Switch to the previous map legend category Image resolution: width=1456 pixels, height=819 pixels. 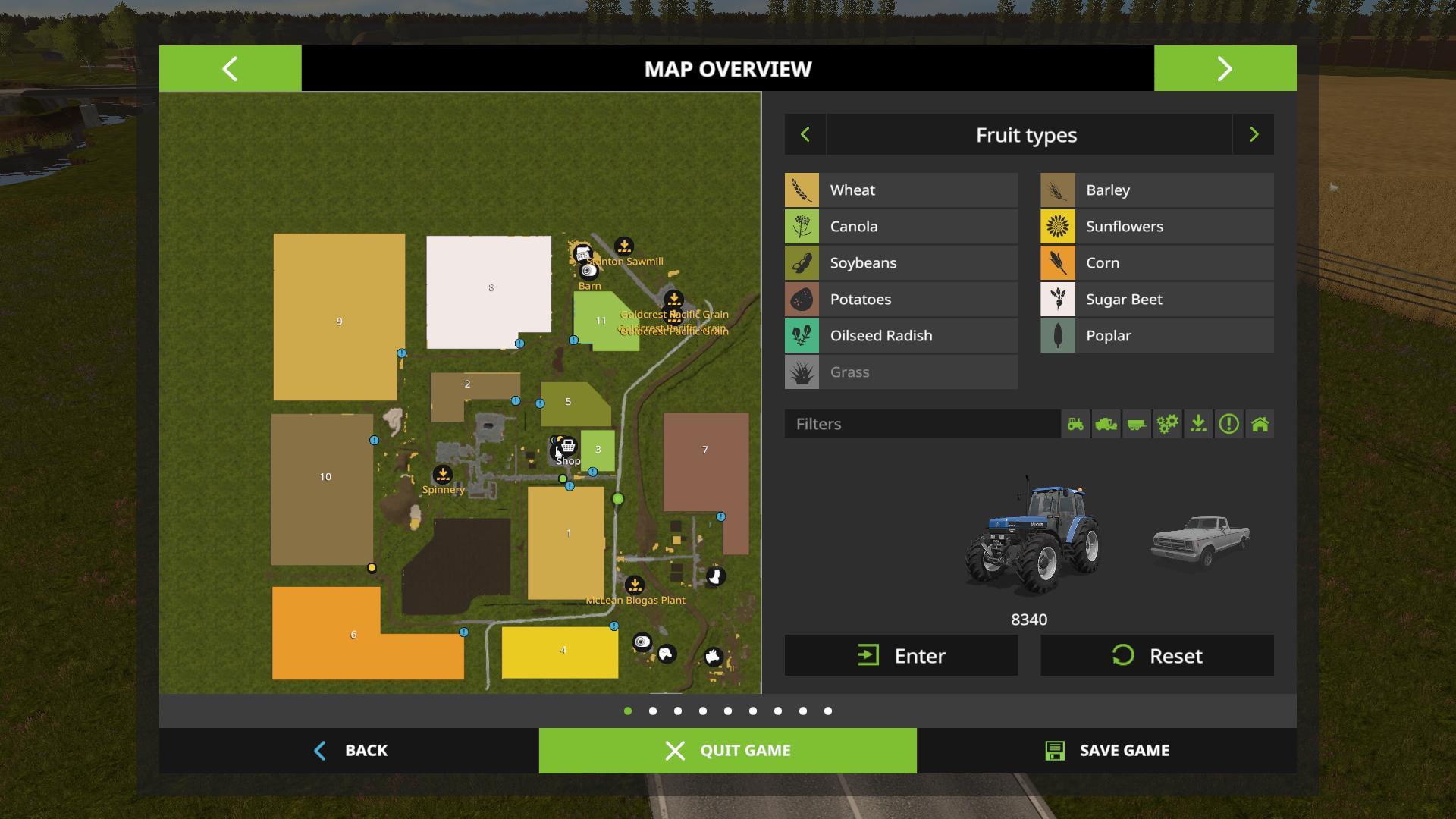coord(805,135)
